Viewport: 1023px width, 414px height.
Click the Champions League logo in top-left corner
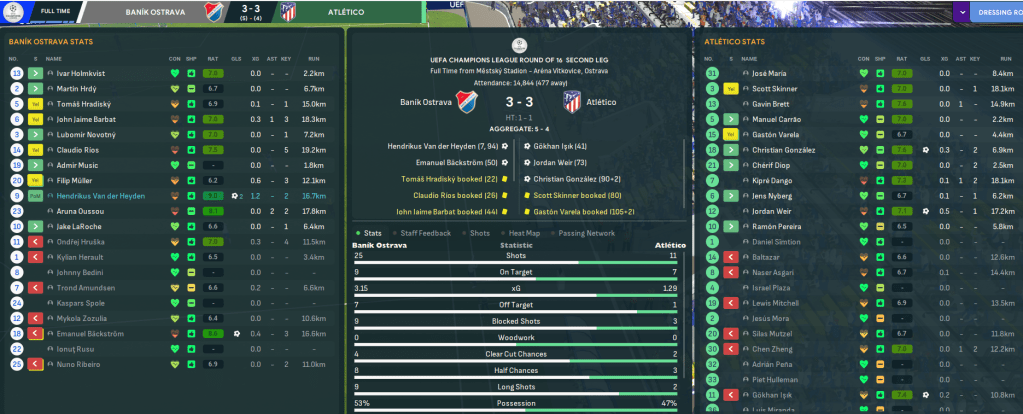pyautogui.click(x=12, y=14)
